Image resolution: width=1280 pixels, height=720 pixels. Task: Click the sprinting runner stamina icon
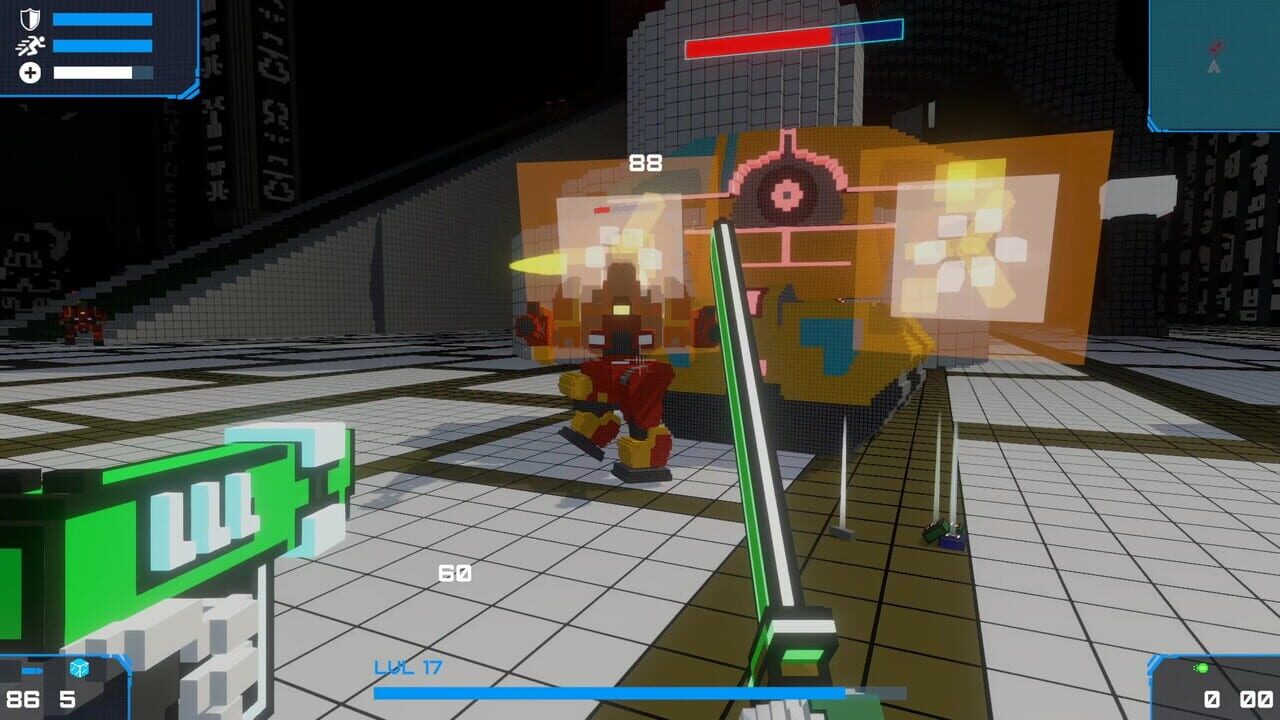click(32, 44)
